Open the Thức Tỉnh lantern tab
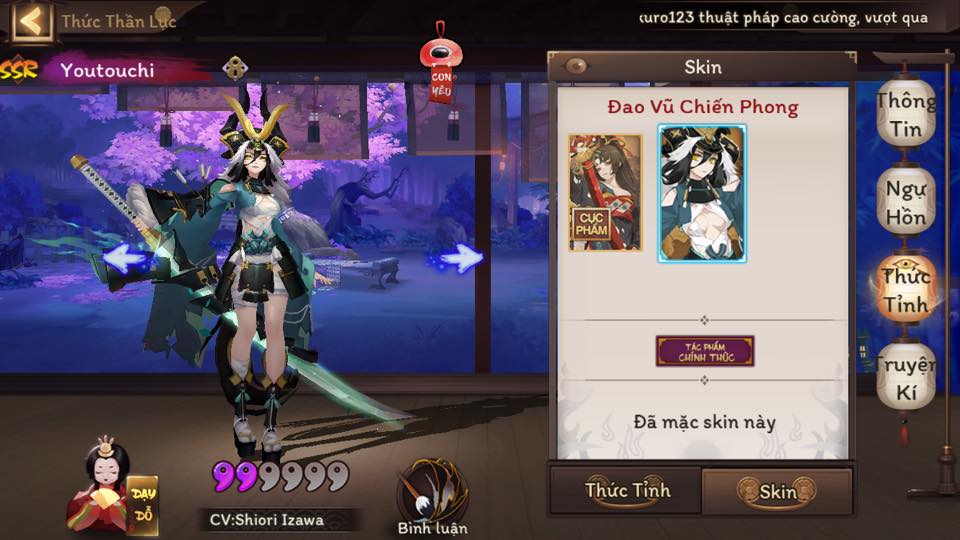Screen dimensions: 960x540 click(x=906, y=289)
